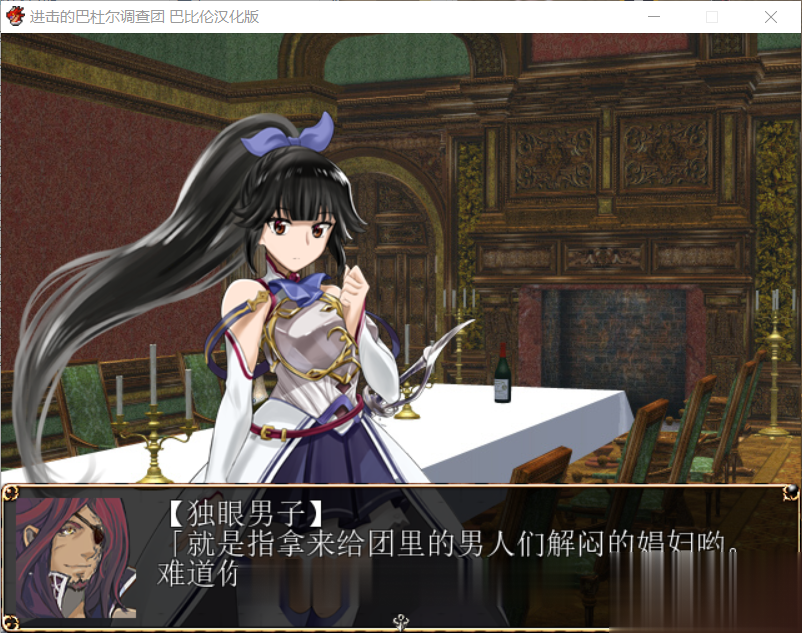Close the game window
Viewport: 802px width, 633px height.
[x=771, y=17]
